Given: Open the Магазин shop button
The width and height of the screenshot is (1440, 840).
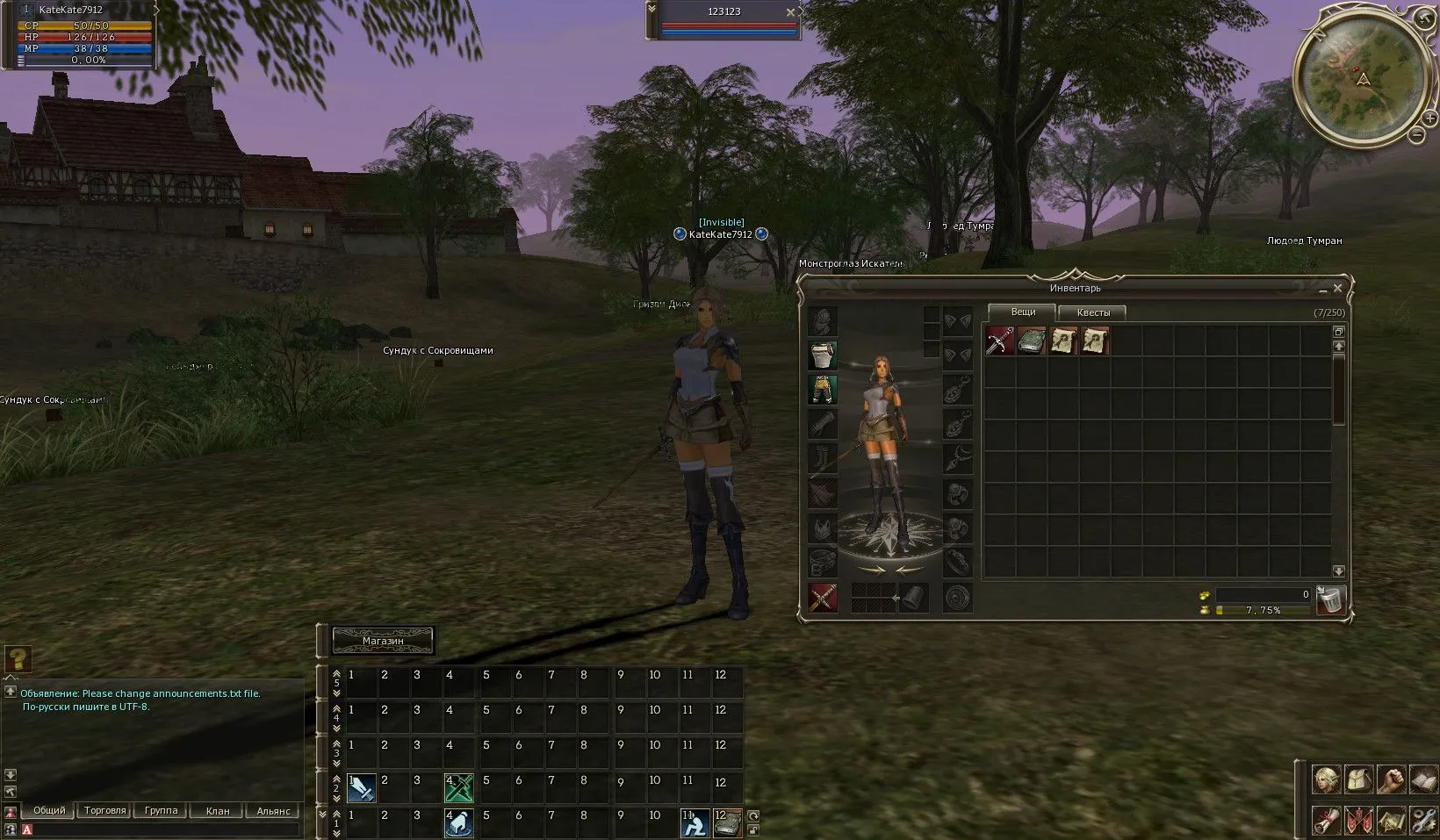Looking at the screenshot, I should (x=383, y=641).
